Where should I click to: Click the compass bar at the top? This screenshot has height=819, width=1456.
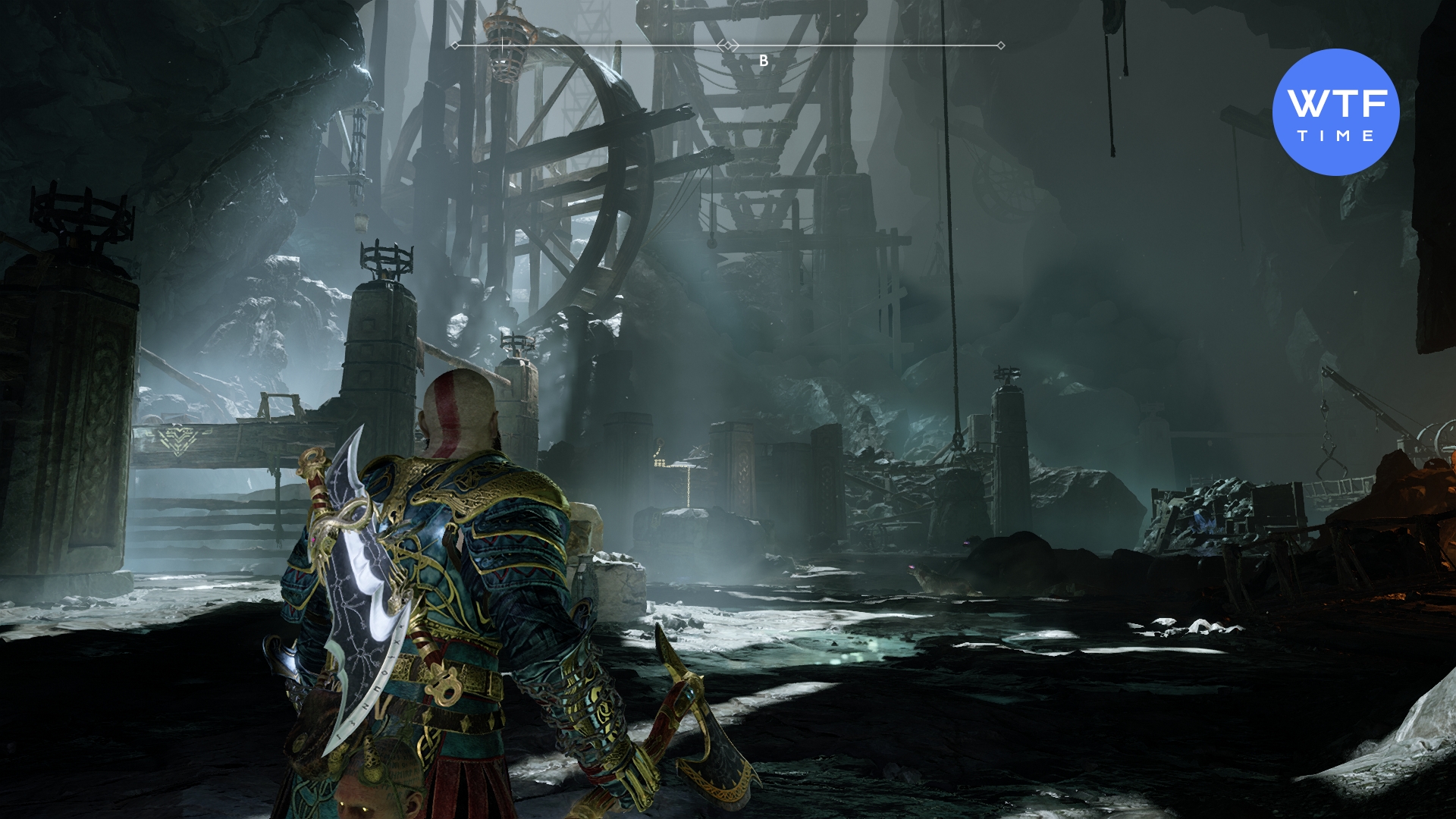(728, 46)
